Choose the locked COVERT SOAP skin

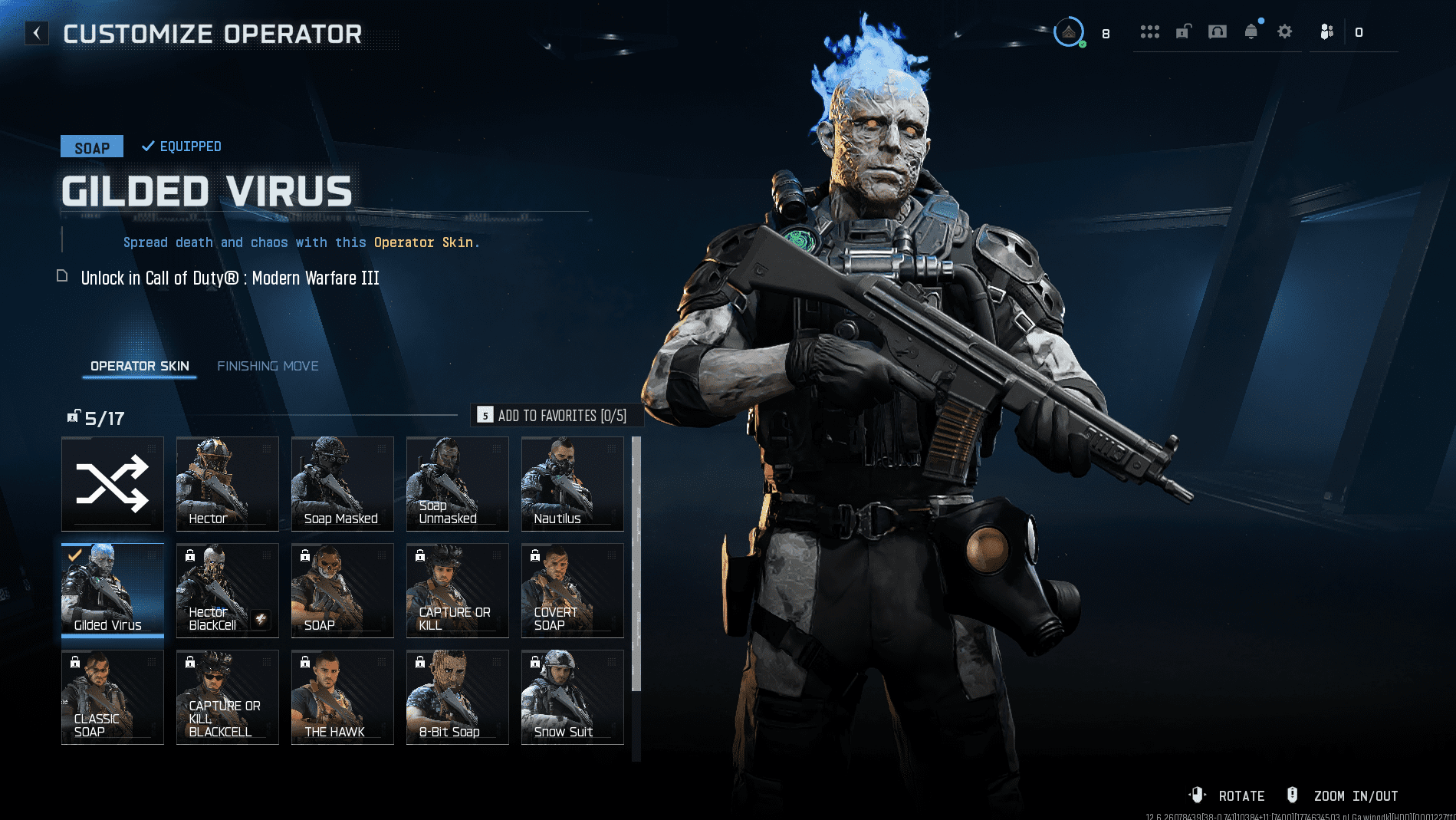573,591
